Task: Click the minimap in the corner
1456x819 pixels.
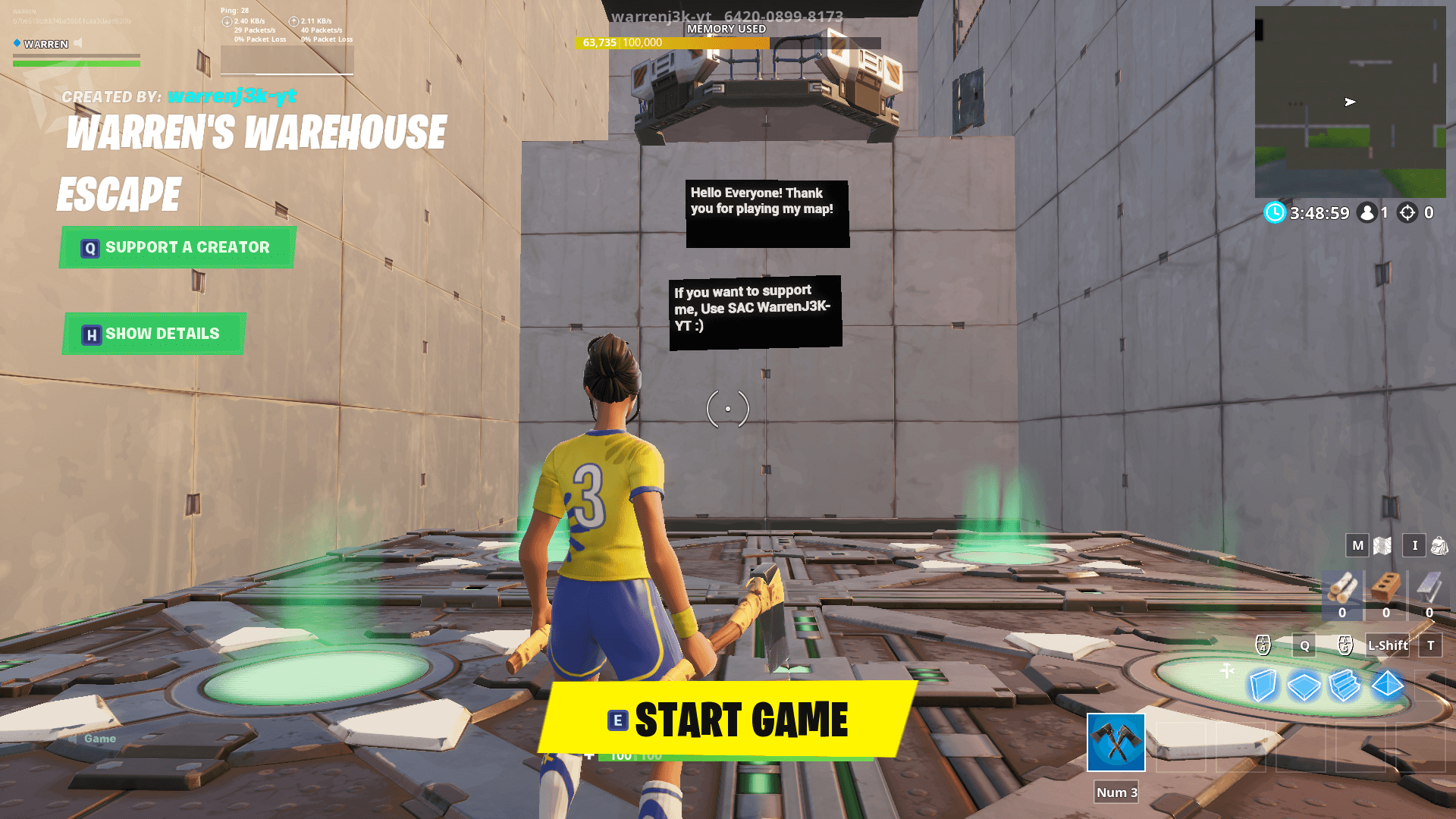Action: coord(1350,102)
